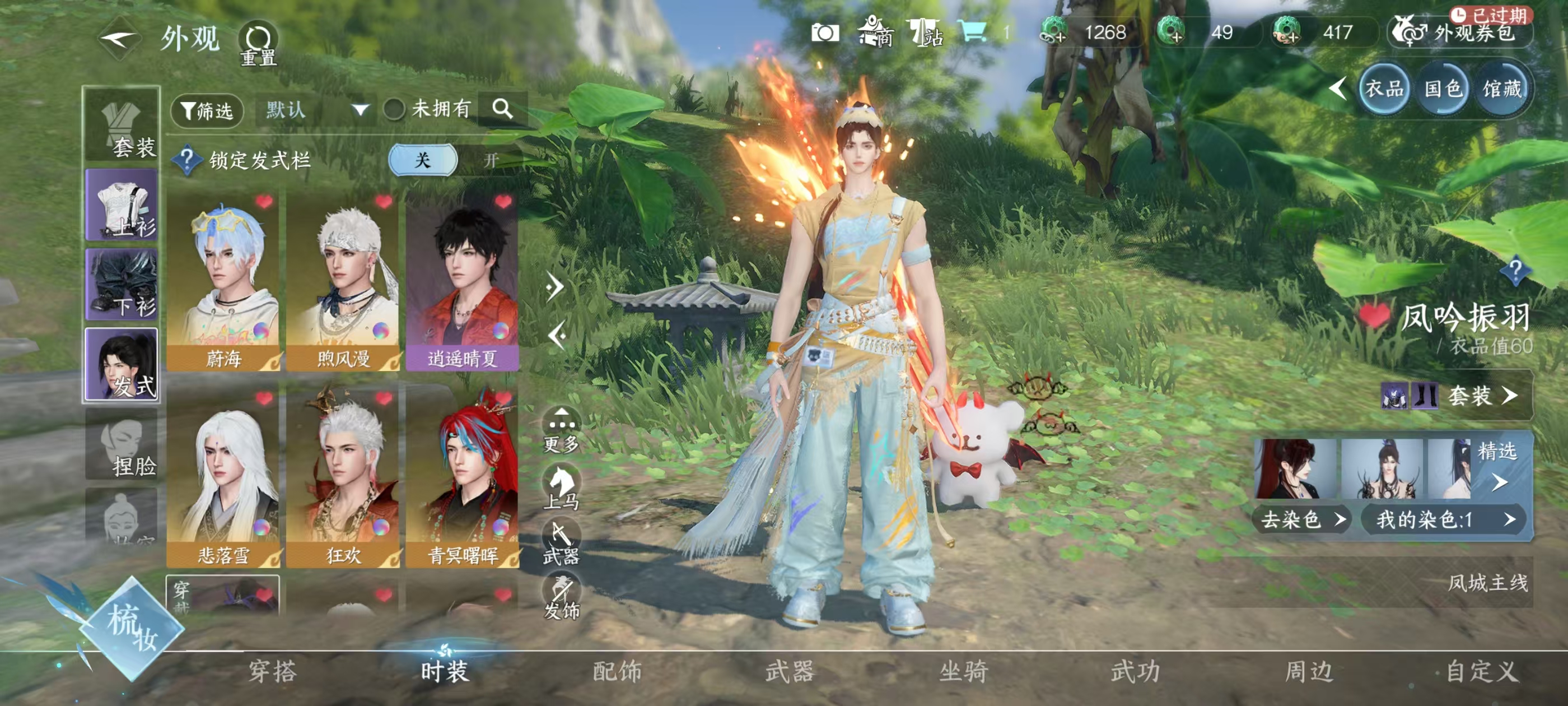
Task: Choose the 青冥曙晖 hairstyle
Action: pyautogui.click(x=462, y=477)
